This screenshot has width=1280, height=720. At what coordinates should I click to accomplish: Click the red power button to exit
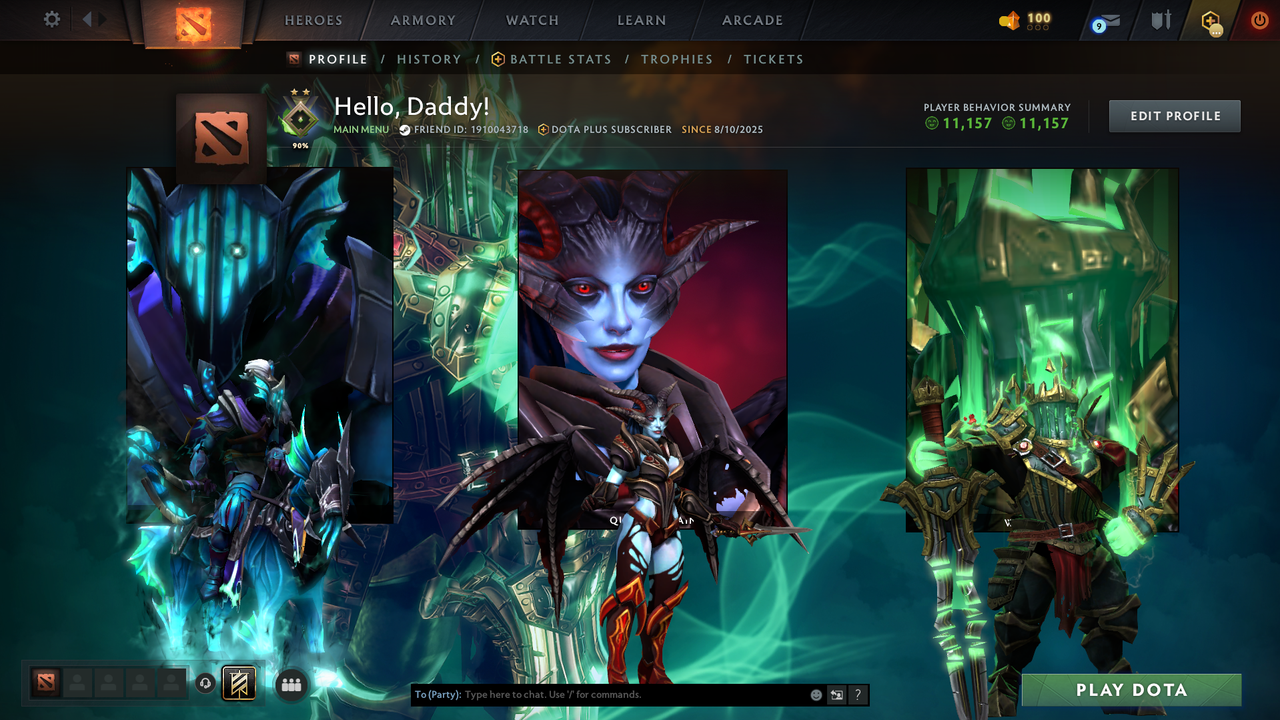click(1260, 18)
